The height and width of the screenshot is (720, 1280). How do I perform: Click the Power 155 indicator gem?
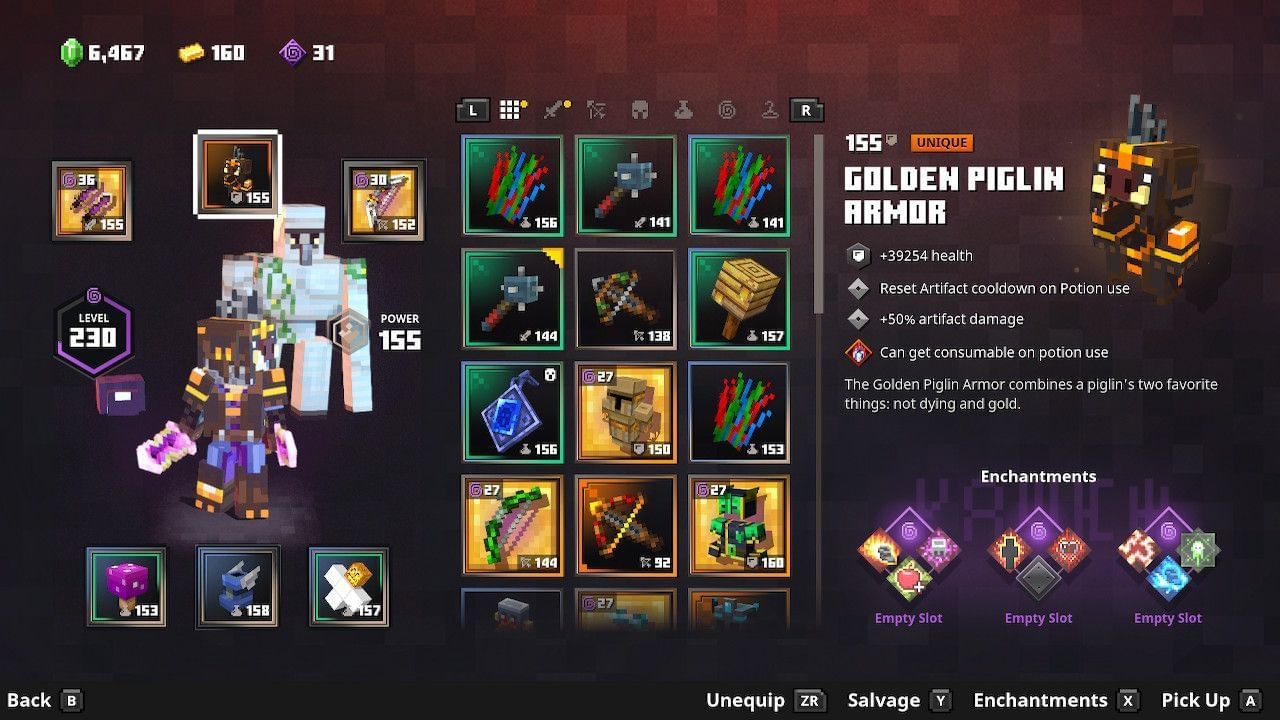pos(350,330)
